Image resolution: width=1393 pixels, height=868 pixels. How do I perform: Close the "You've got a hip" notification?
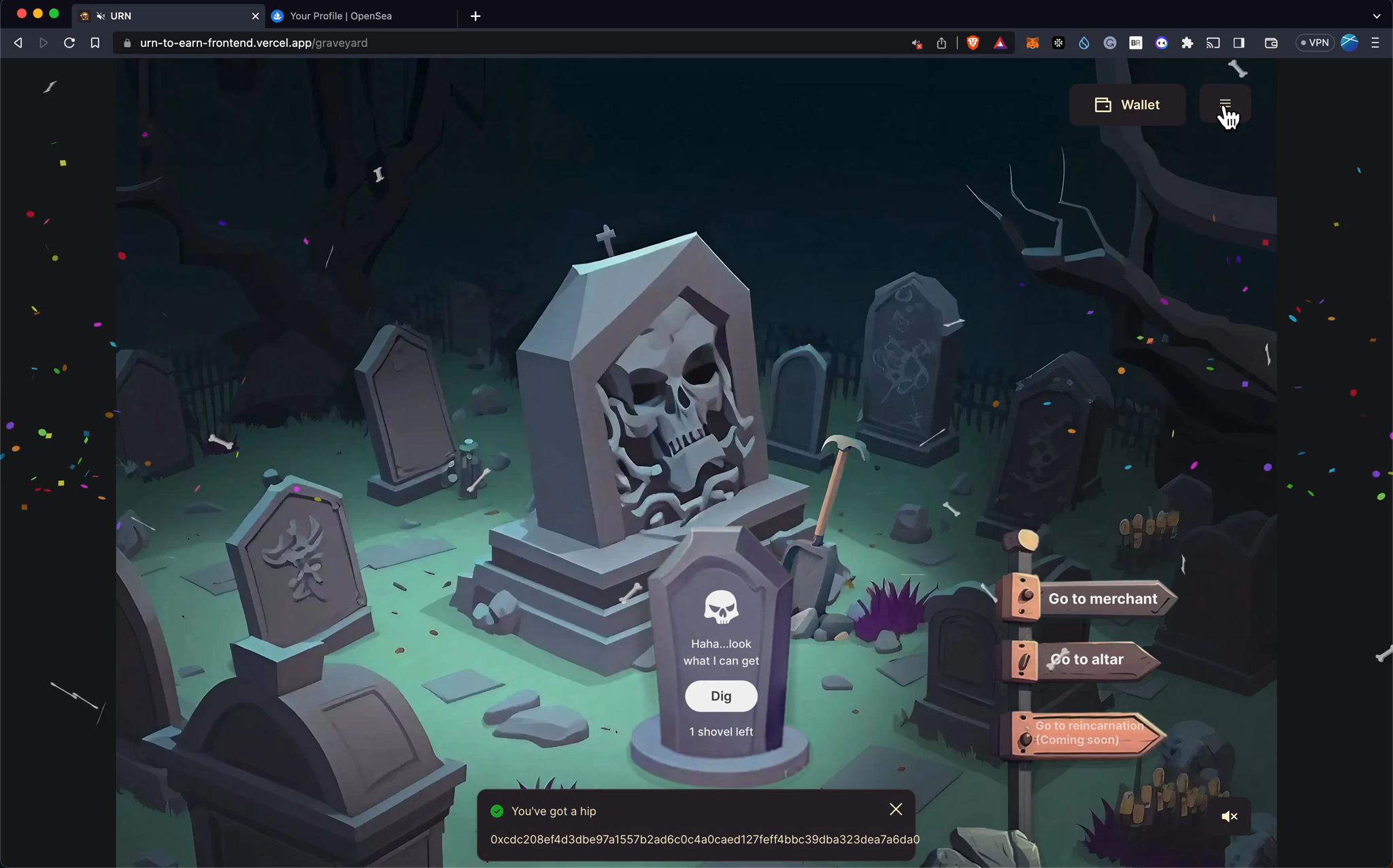[x=896, y=809]
